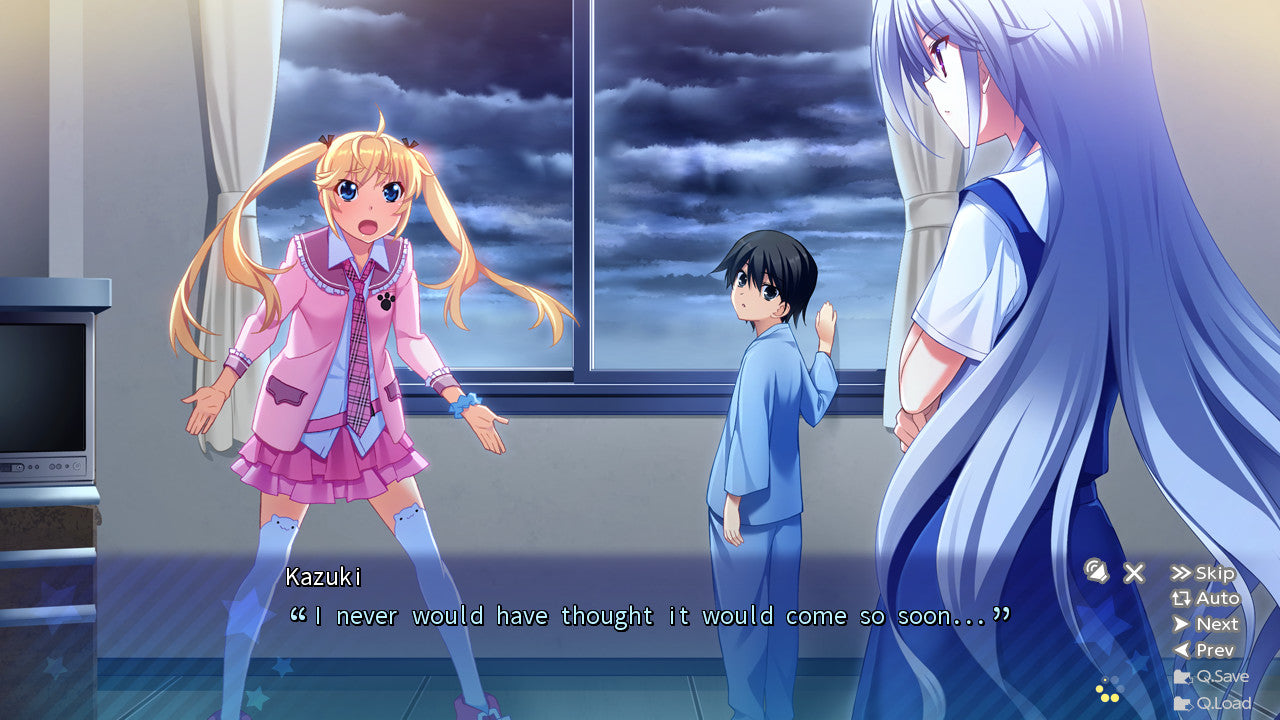Click the folder icon next to Q.Load
The width and height of the screenshot is (1280, 720).
(x=1183, y=702)
